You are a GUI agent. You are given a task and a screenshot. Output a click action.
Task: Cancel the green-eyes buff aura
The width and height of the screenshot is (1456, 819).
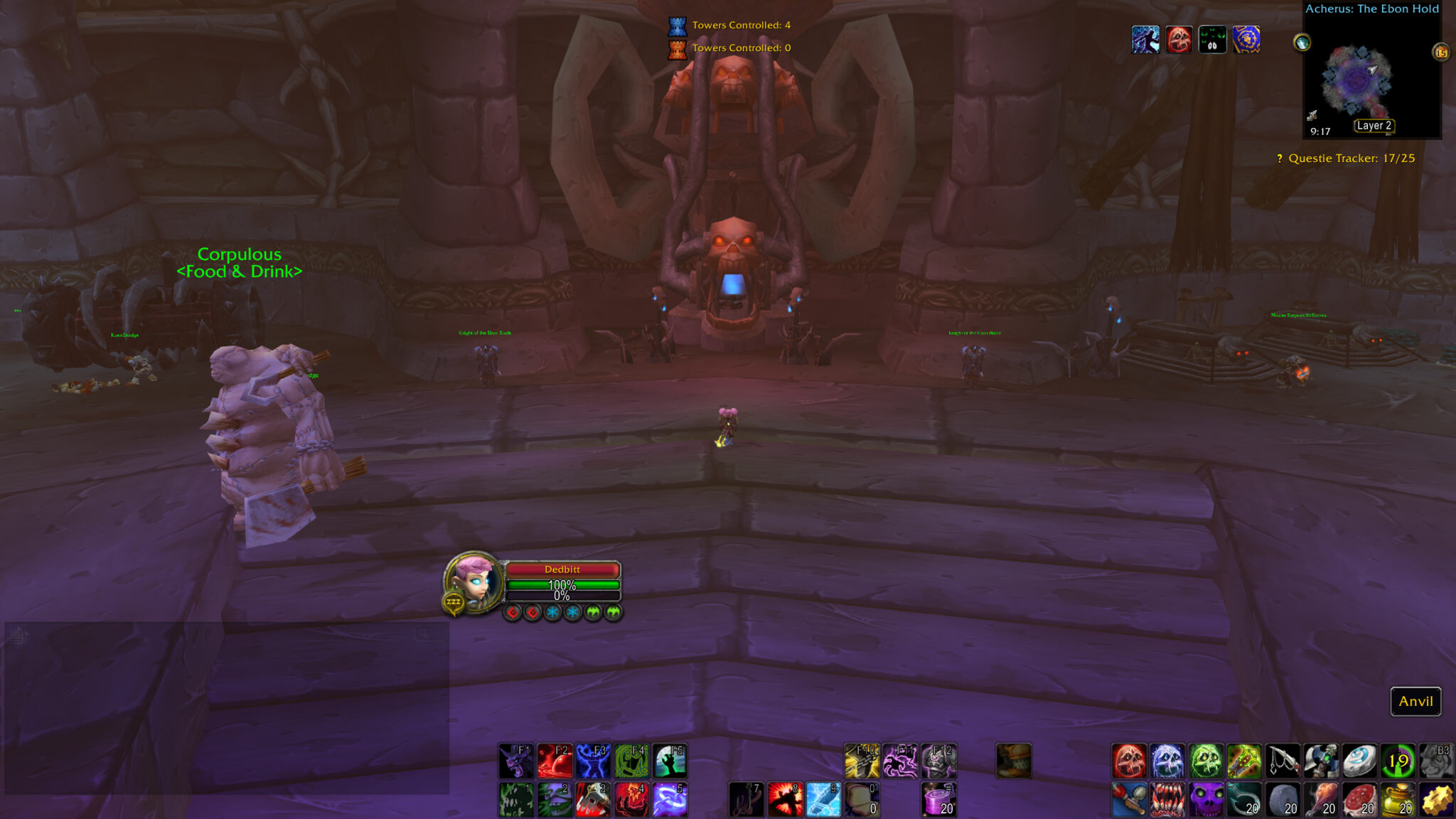1213,40
